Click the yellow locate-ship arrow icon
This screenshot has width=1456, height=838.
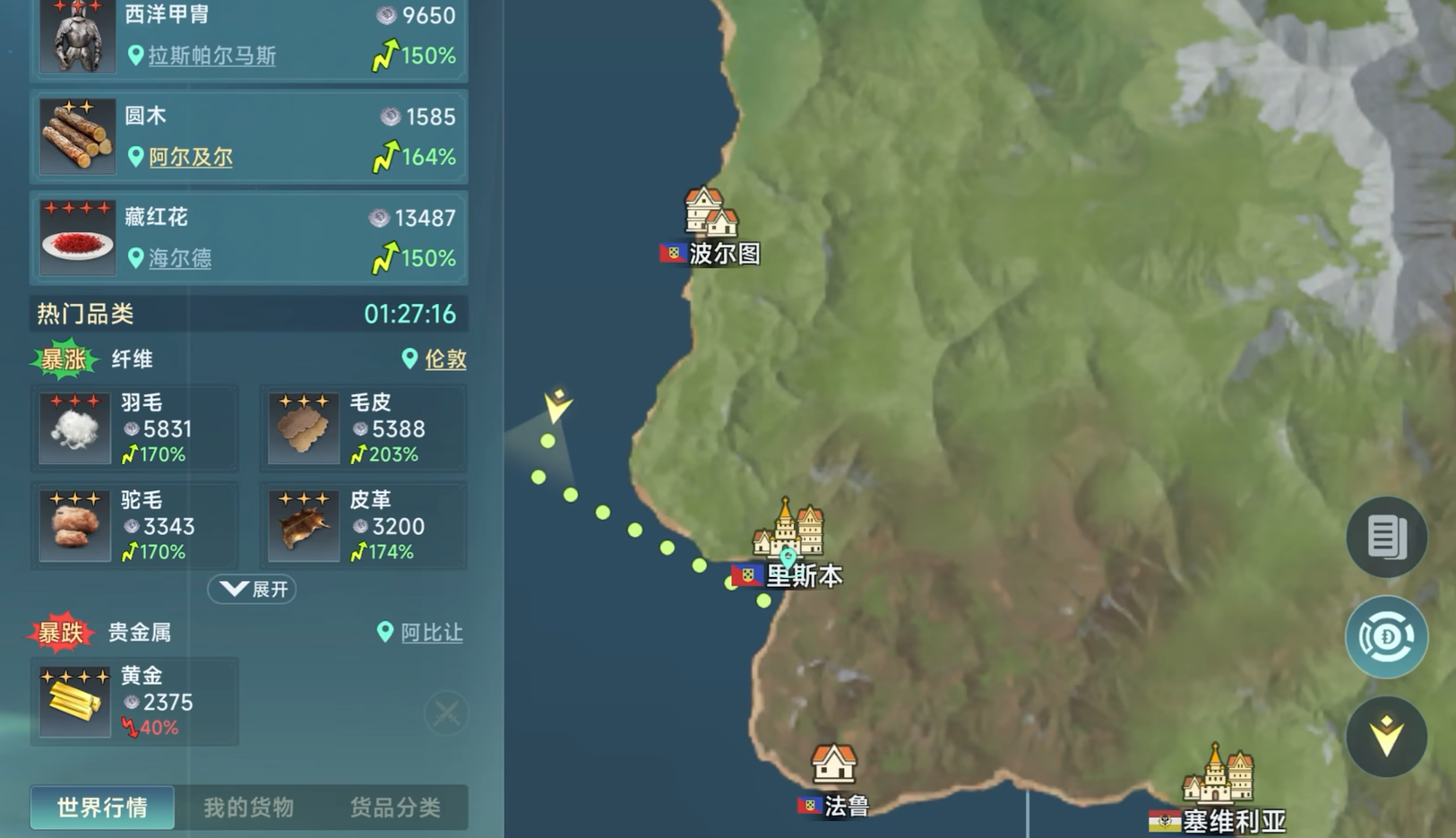[x=1386, y=735]
